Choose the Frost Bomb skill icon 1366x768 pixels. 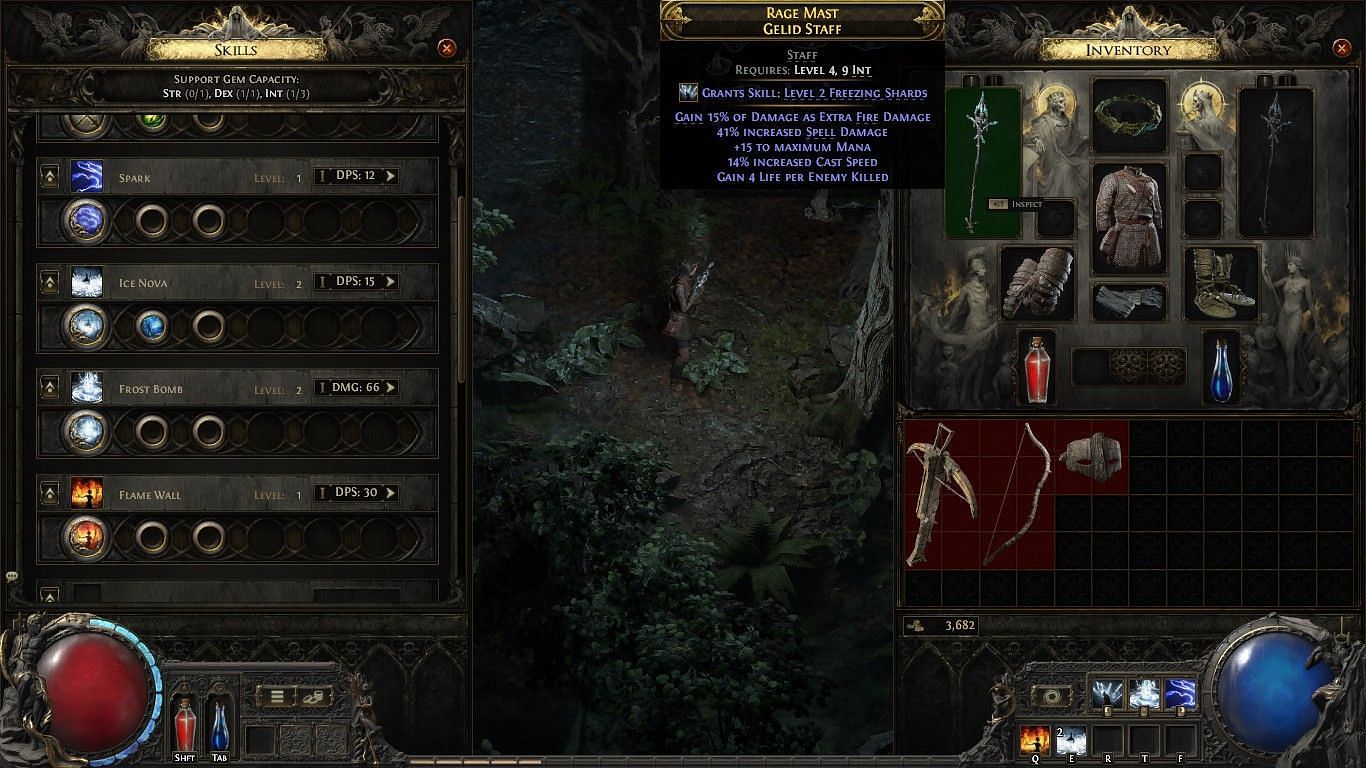coord(86,388)
